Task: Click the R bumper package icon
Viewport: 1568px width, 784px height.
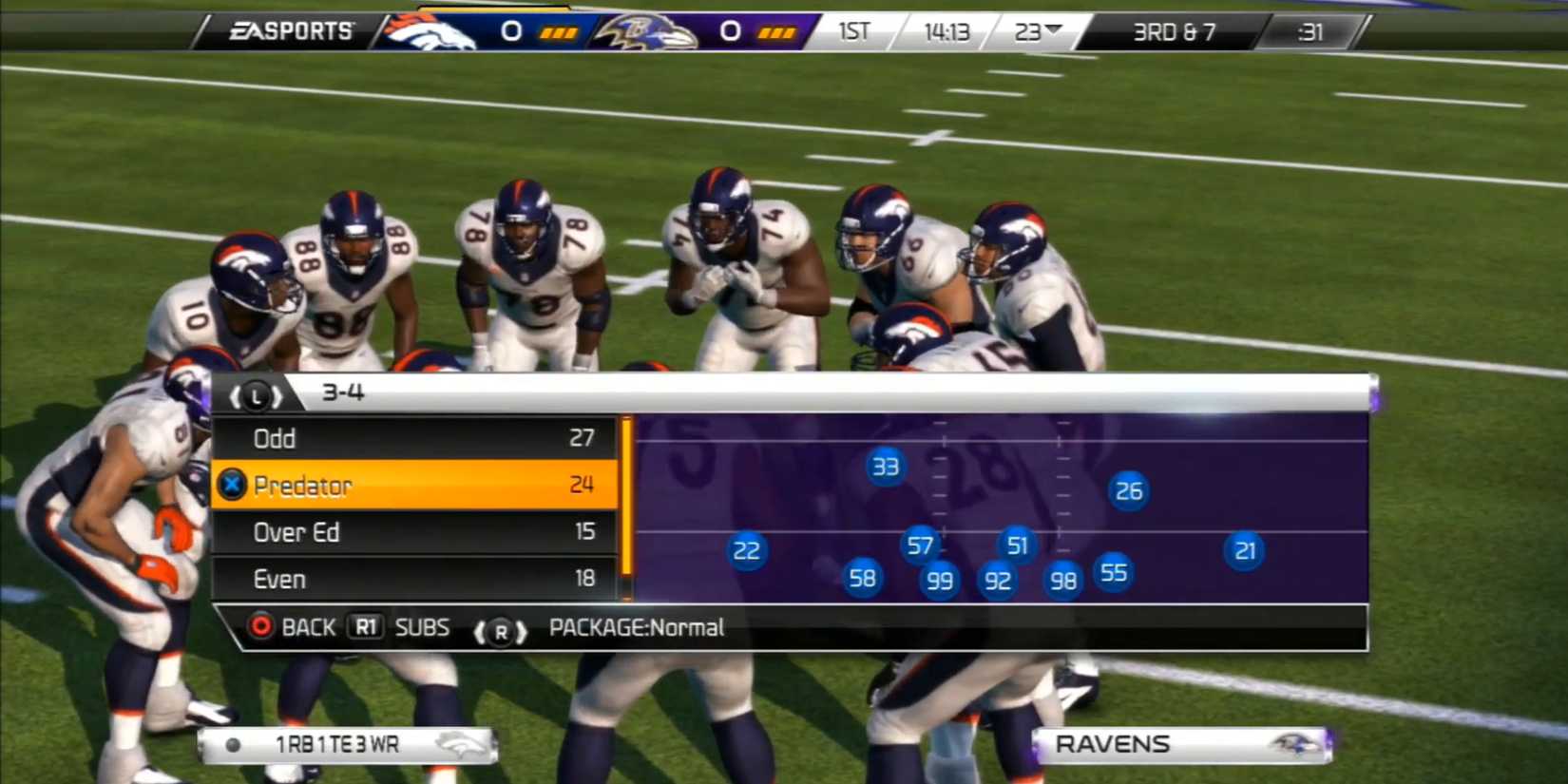Action: point(502,632)
